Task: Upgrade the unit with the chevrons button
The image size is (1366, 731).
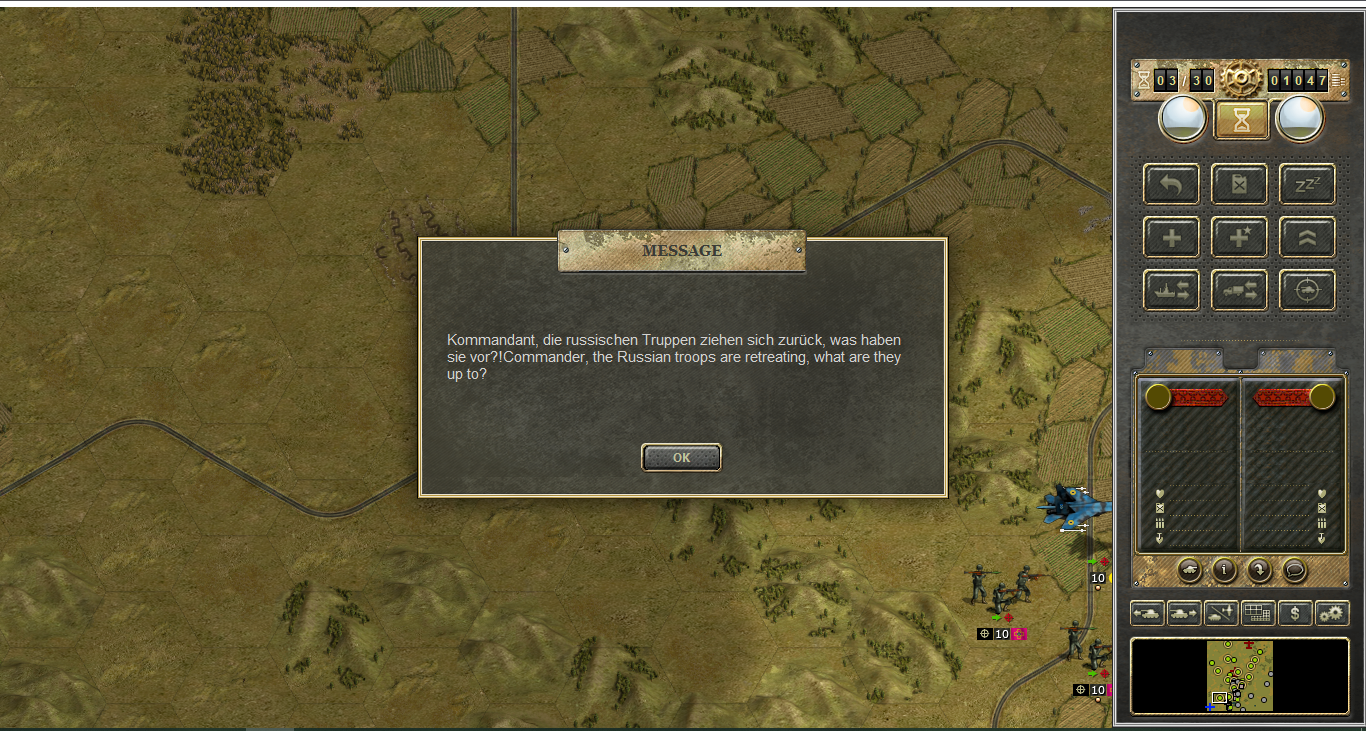Action: click(x=1307, y=238)
